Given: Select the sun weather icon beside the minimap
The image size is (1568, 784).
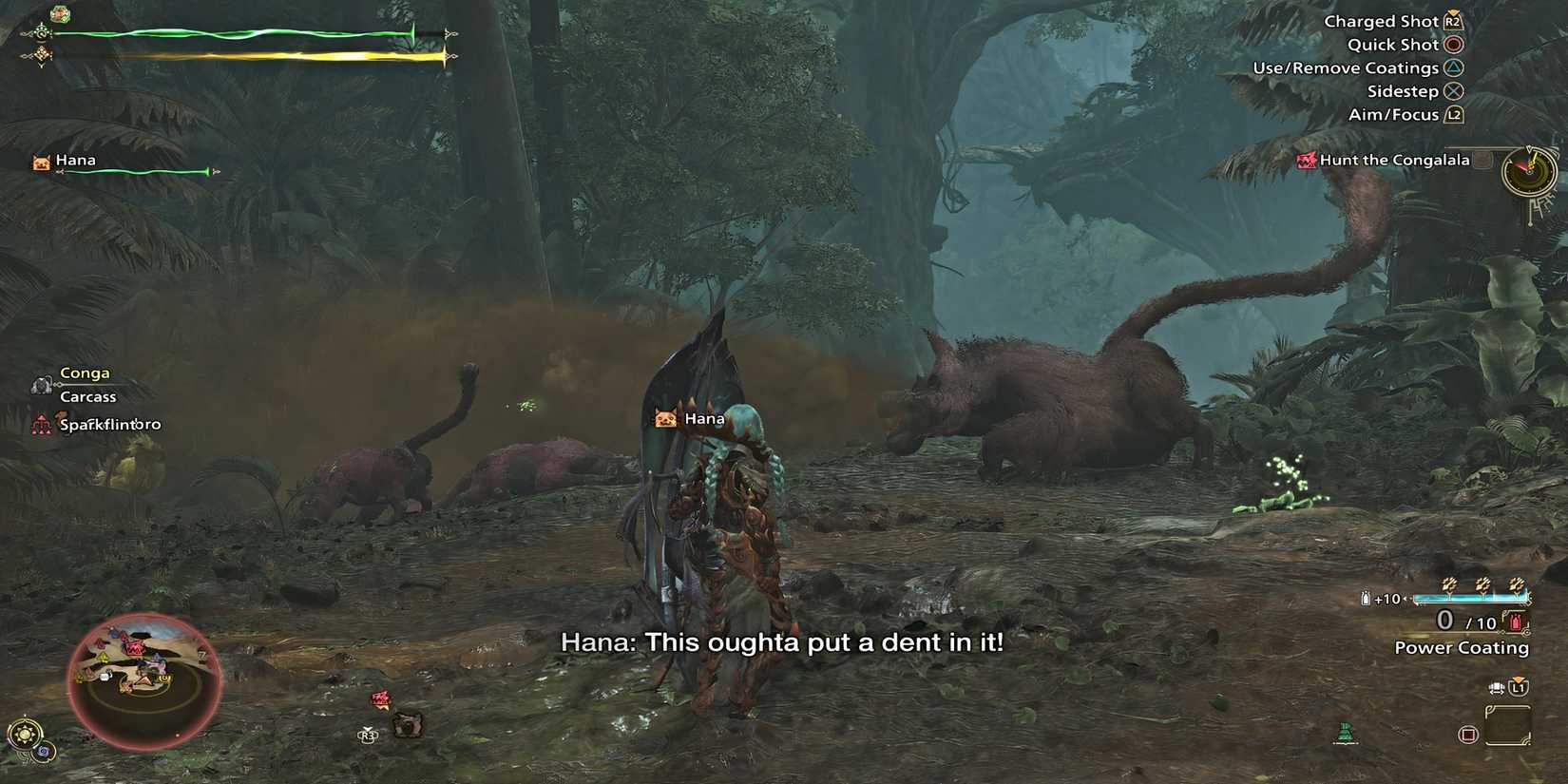Looking at the screenshot, I should (x=26, y=733).
